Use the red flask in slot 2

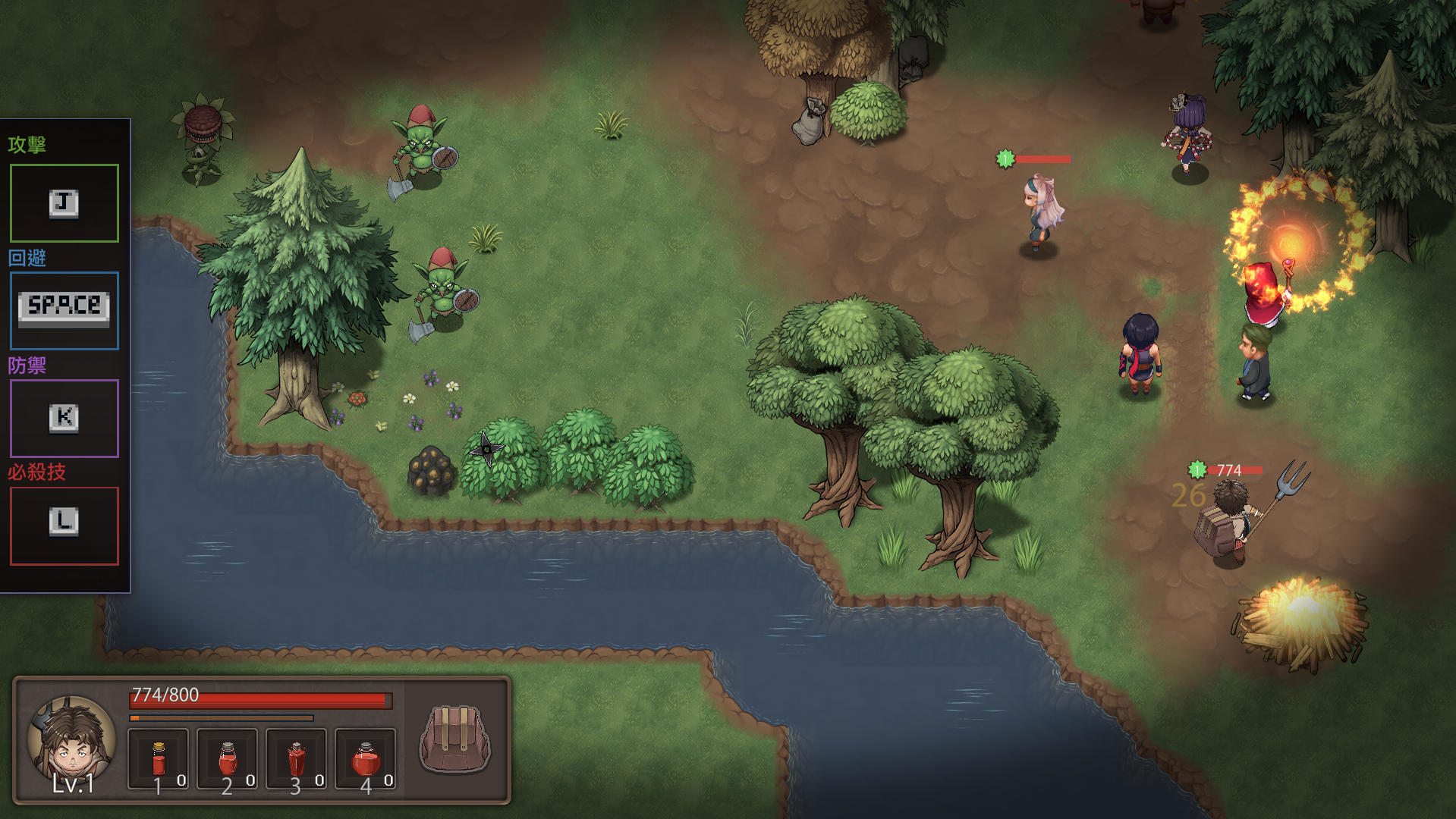click(227, 759)
